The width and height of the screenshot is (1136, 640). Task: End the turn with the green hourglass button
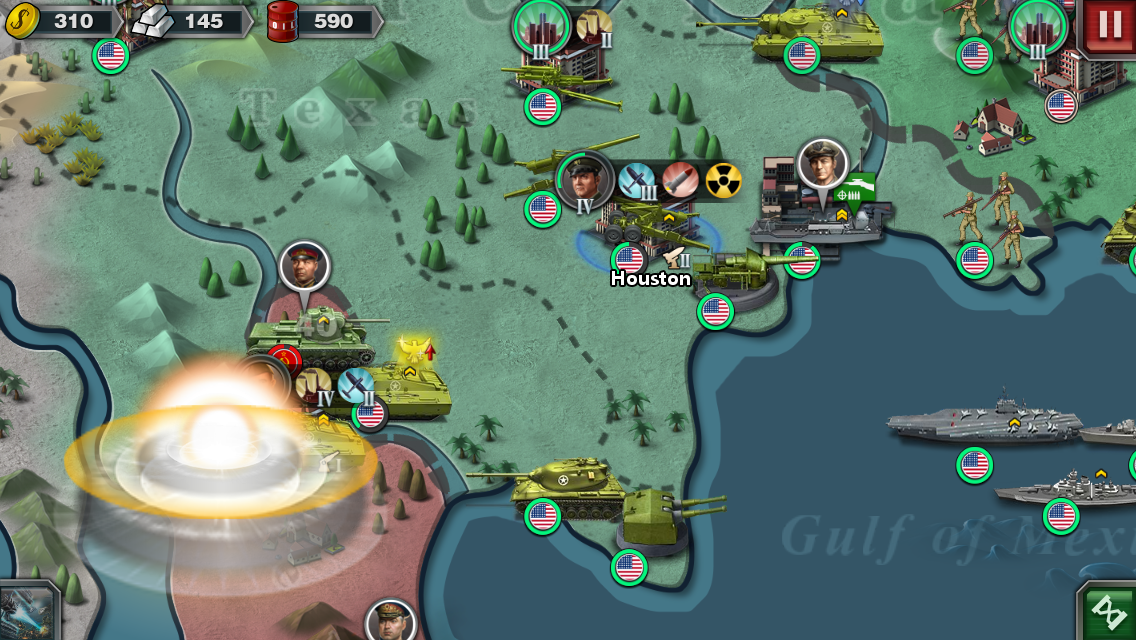tap(1109, 611)
